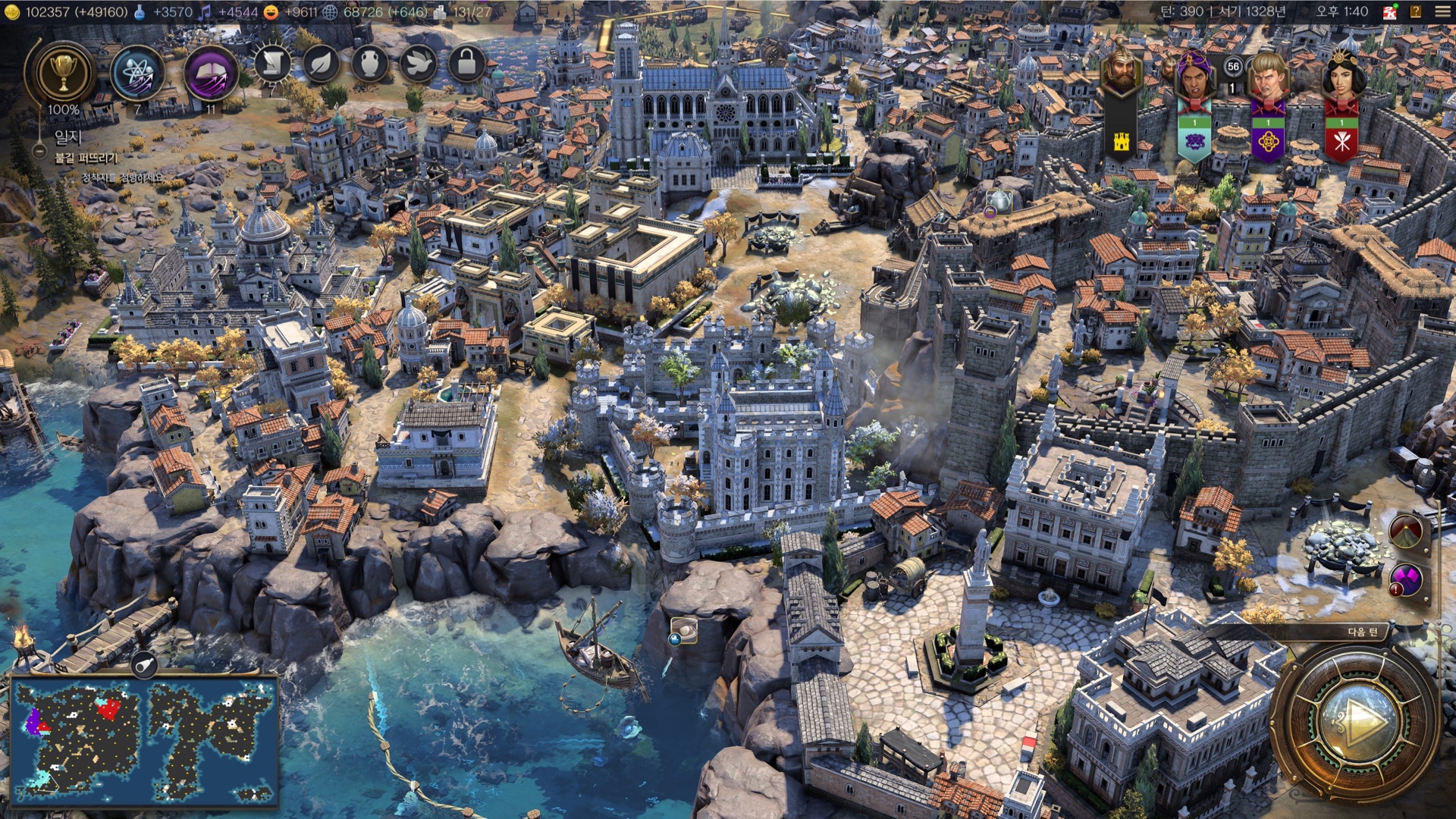Screen dimensions: 1456x819
Task: Open the padlock unlocks icon
Action: (466, 64)
